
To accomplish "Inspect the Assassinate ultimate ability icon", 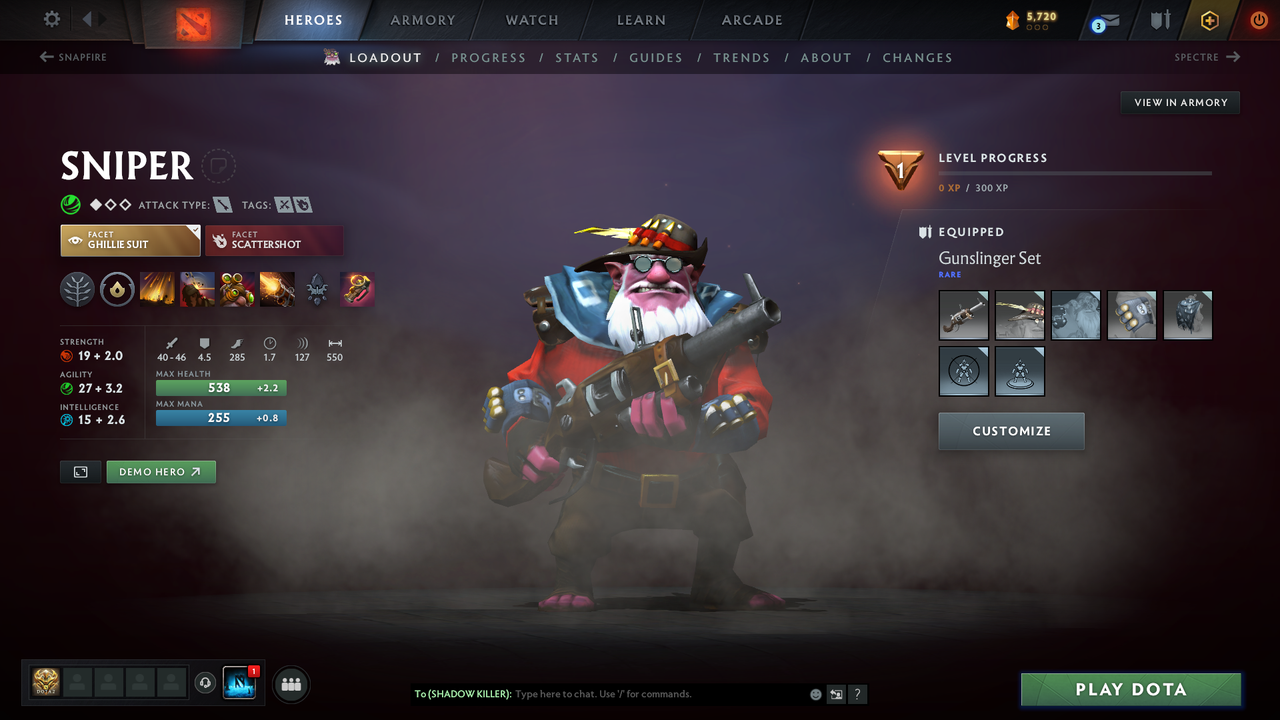I will (x=277, y=289).
